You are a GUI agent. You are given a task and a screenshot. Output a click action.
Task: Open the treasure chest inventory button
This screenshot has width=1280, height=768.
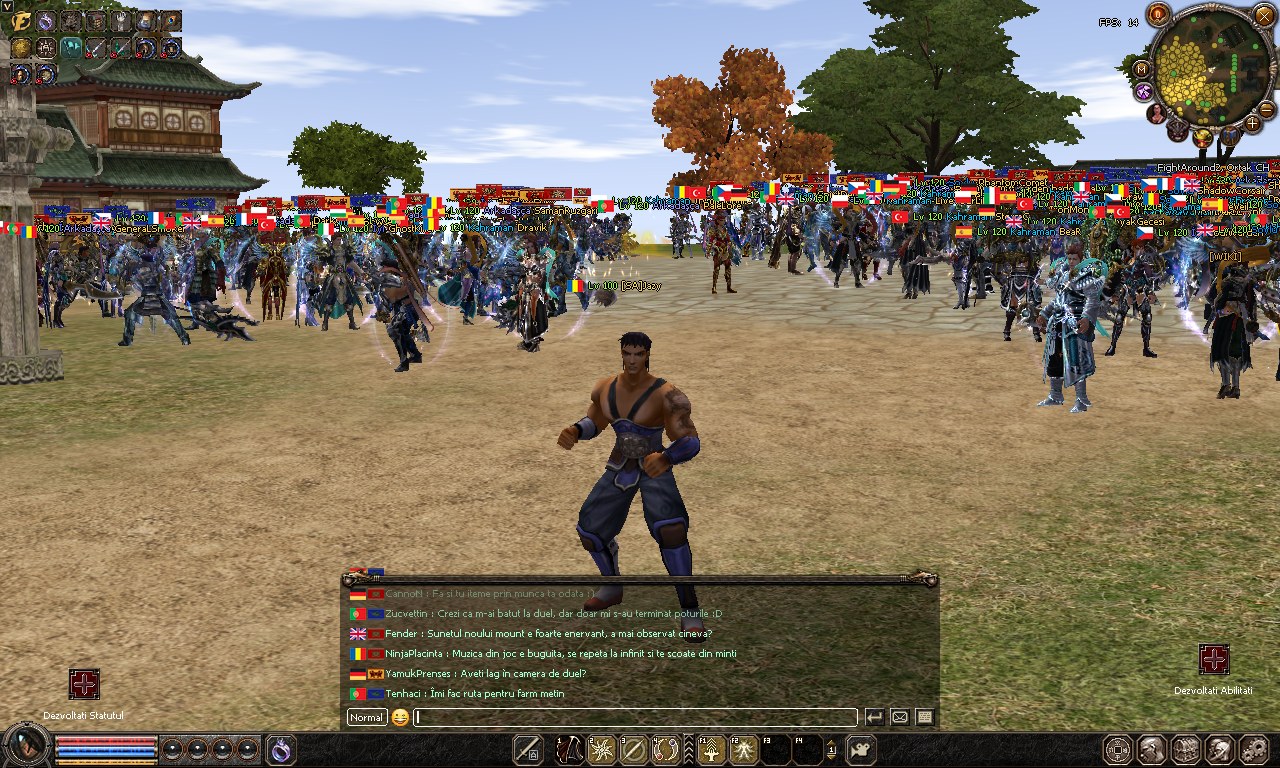1185,749
